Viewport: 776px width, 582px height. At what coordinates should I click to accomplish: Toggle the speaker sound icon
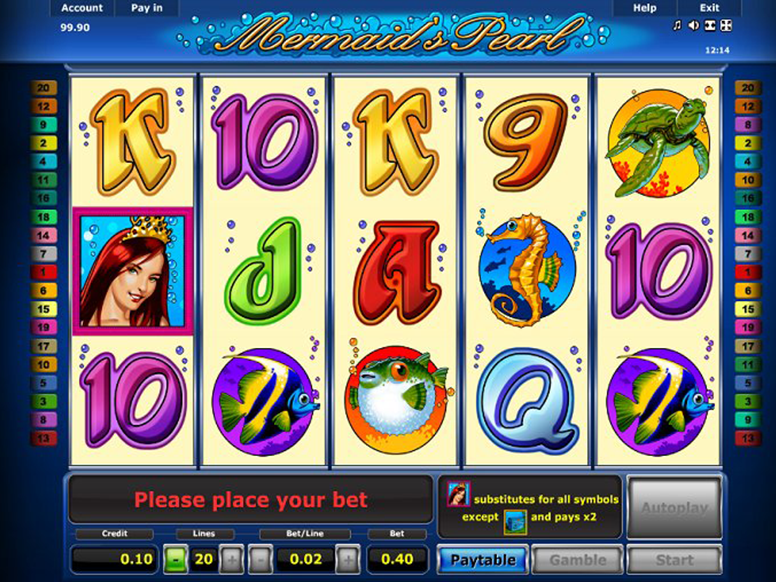(694, 25)
